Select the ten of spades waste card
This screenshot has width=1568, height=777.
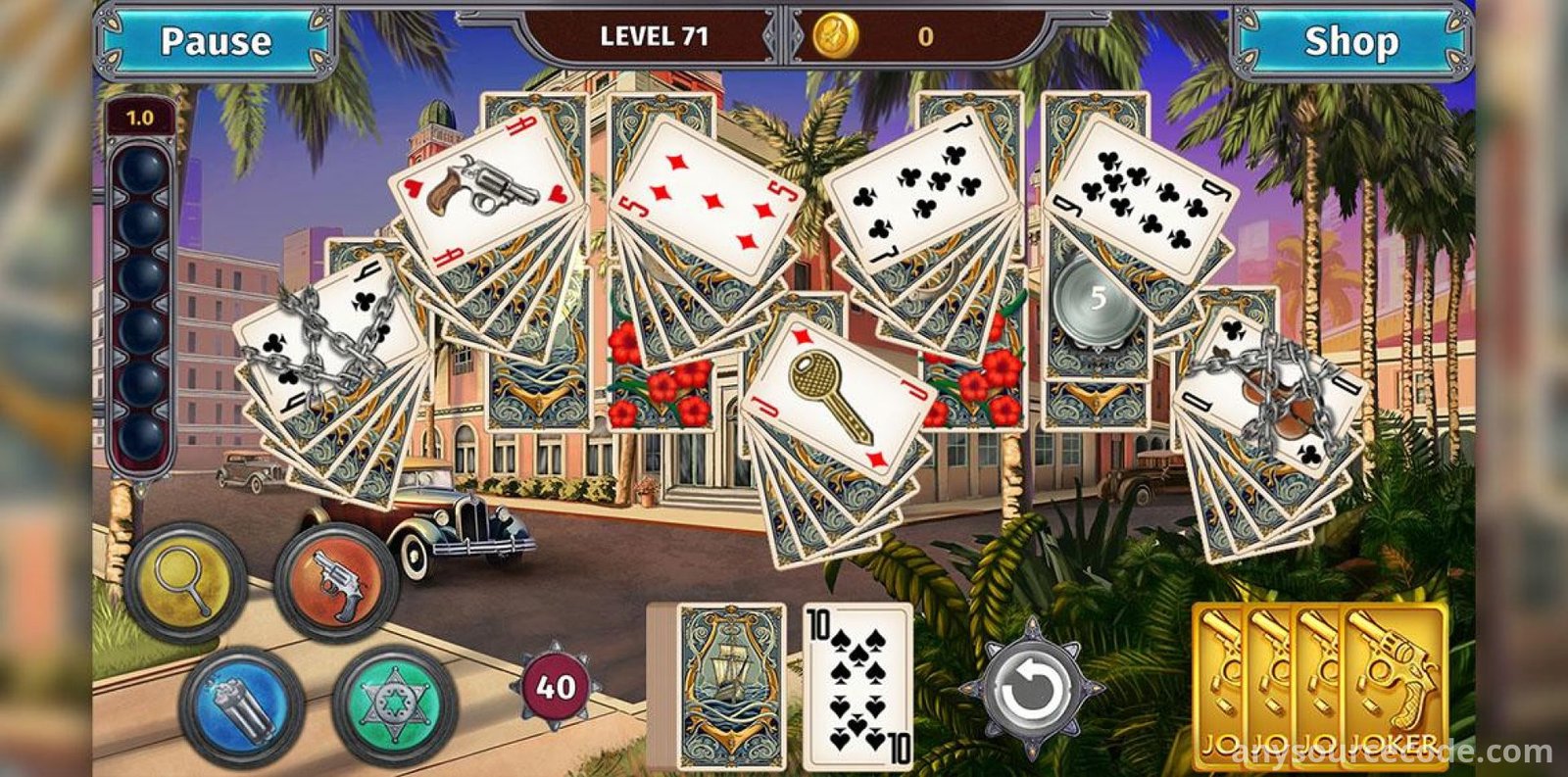tap(858, 684)
